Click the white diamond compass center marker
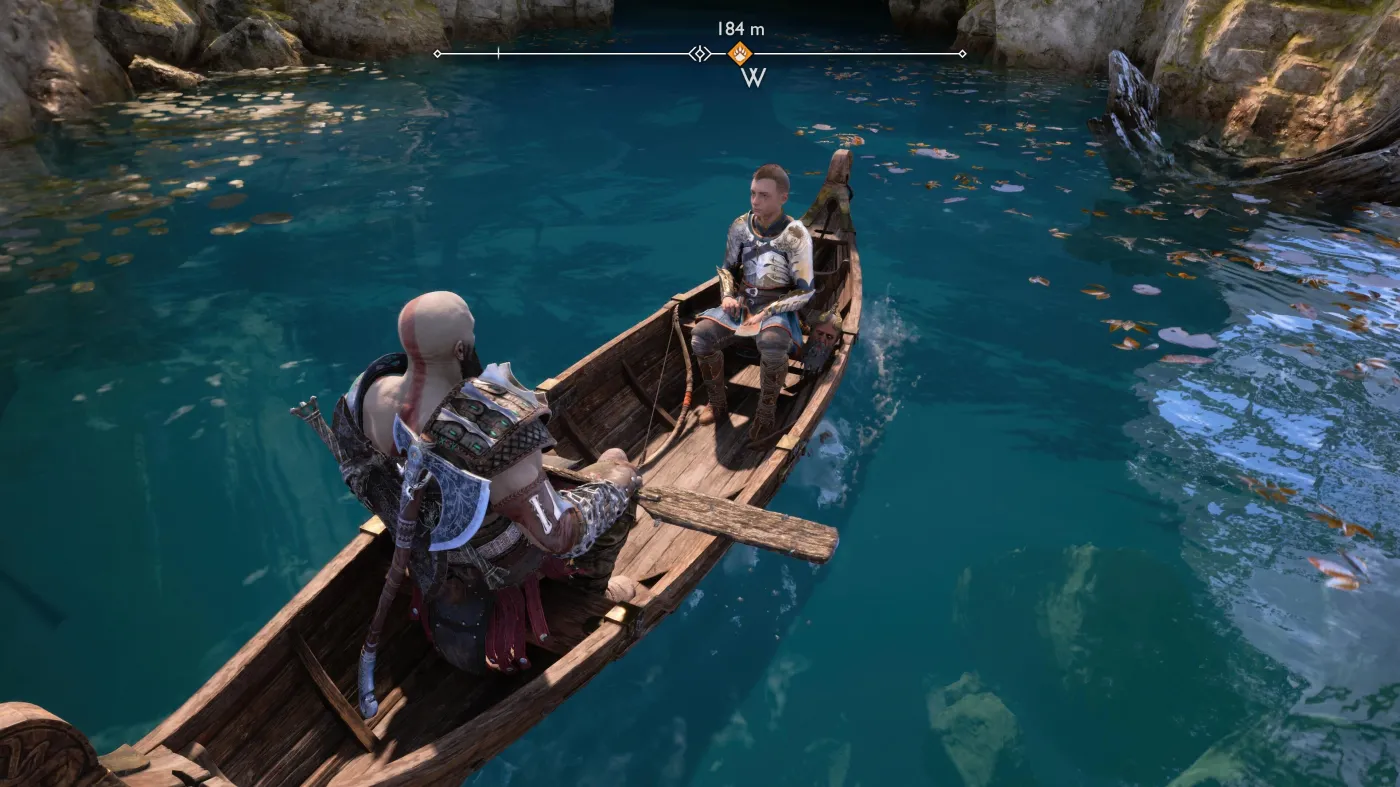This screenshot has width=1400, height=787. (x=700, y=53)
